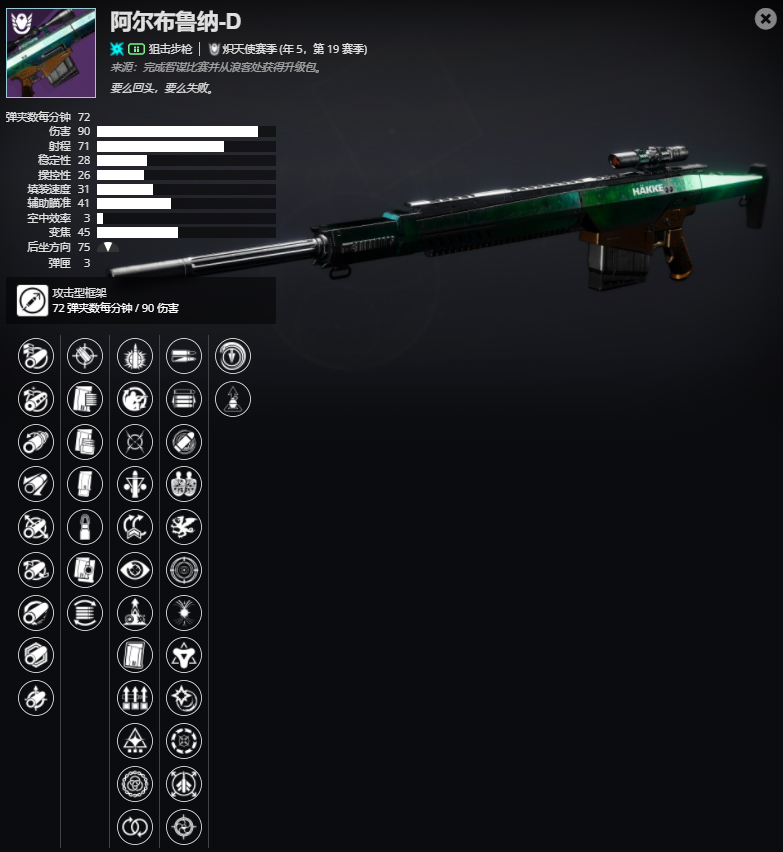
Task: Select the three upward arrows perk
Action: [x=135, y=698]
